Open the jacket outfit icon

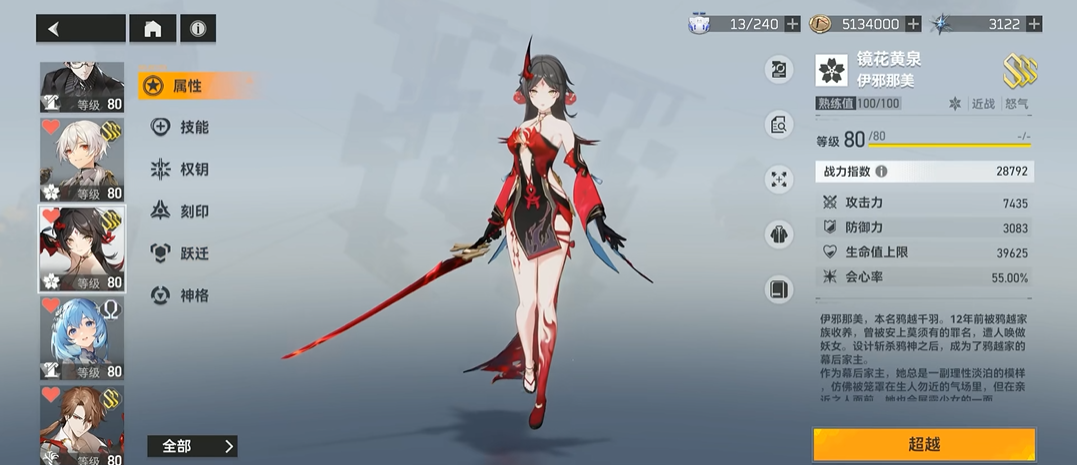(778, 235)
